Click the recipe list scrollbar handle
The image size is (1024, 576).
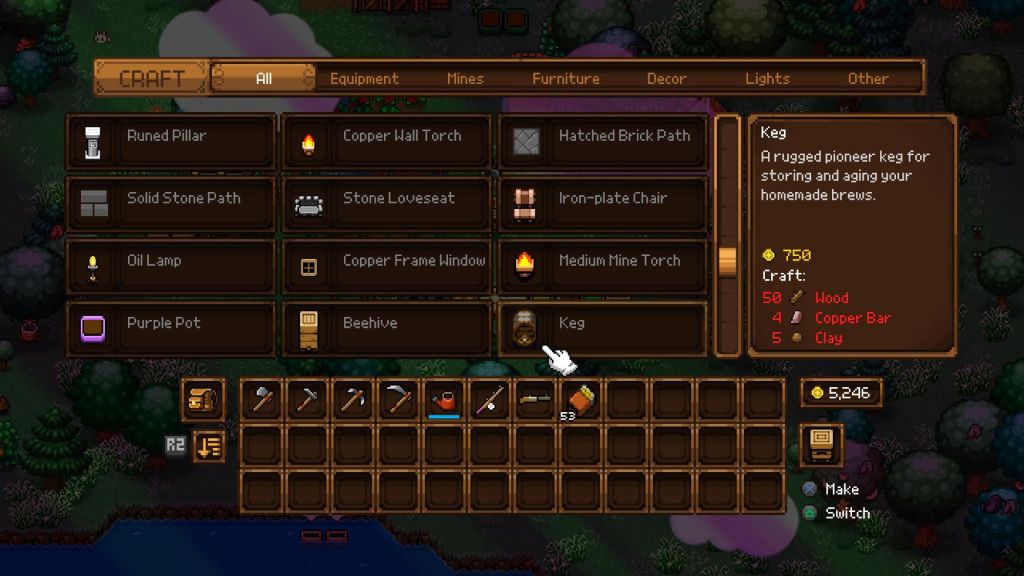coord(727,260)
